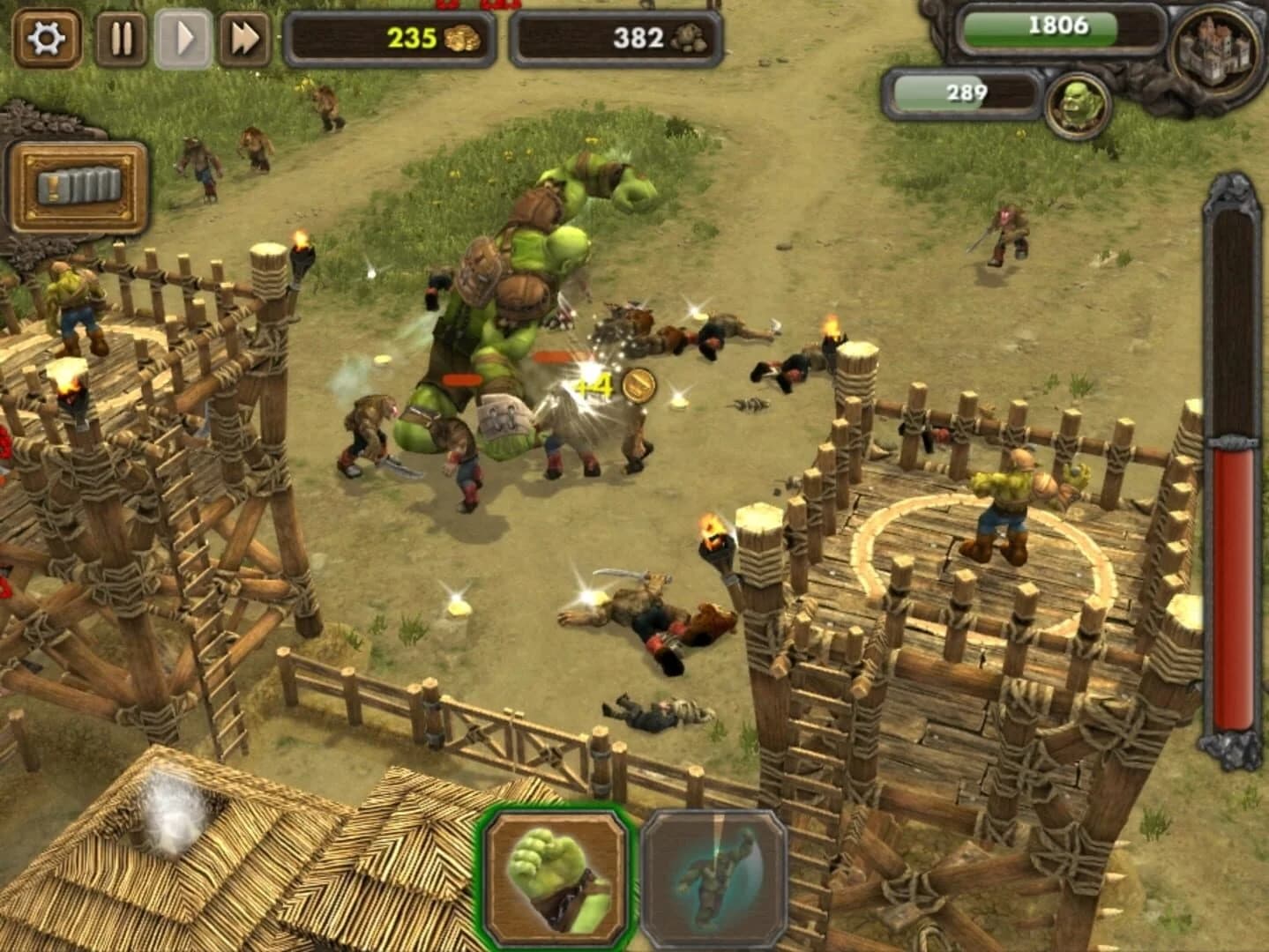Click the gold coins counter icon
Image resolution: width=1269 pixels, height=952 pixels.
pyautogui.click(x=463, y=37)
